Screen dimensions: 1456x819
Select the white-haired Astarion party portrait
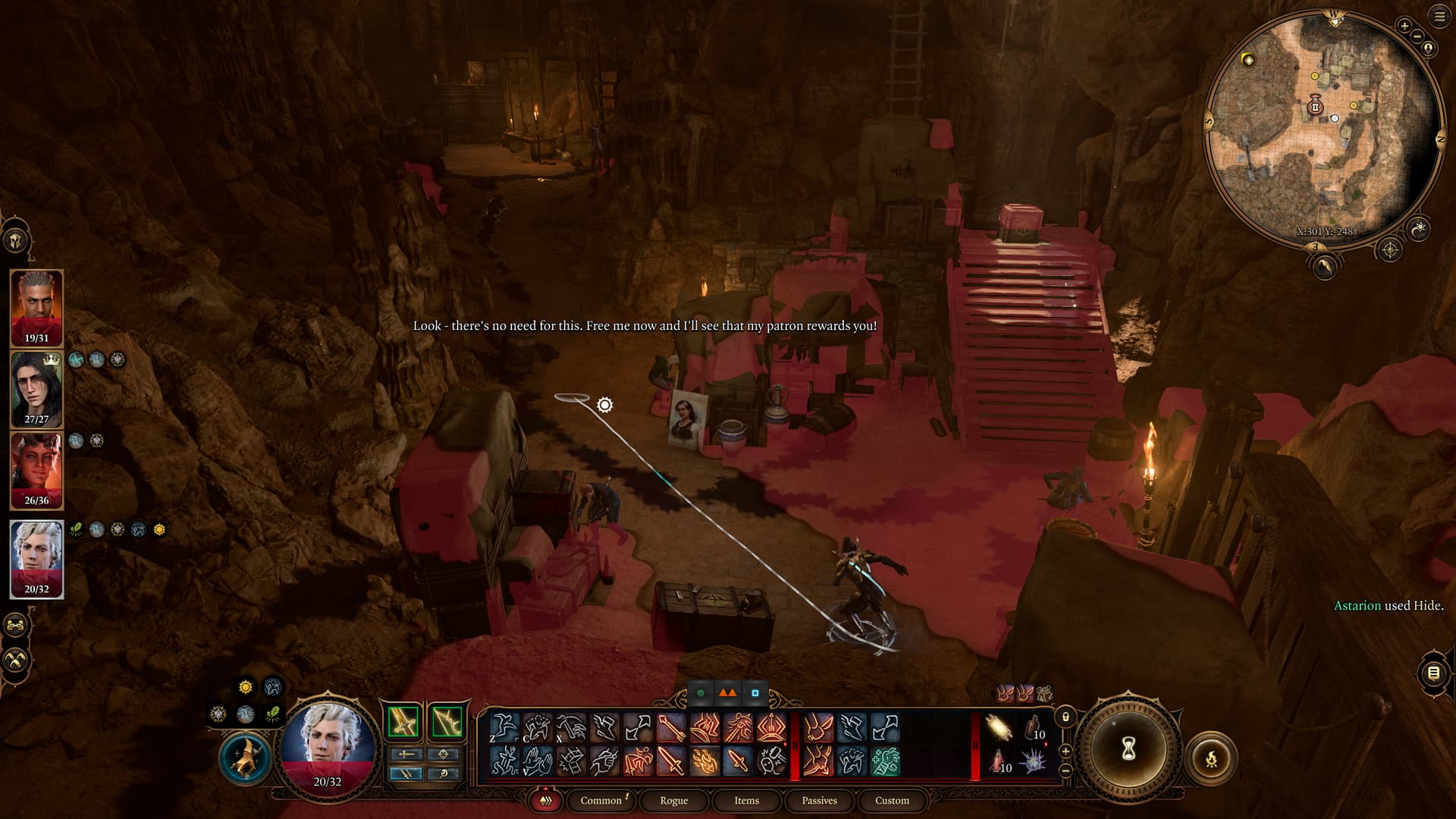pyautogui.click(x=36, y=559)
